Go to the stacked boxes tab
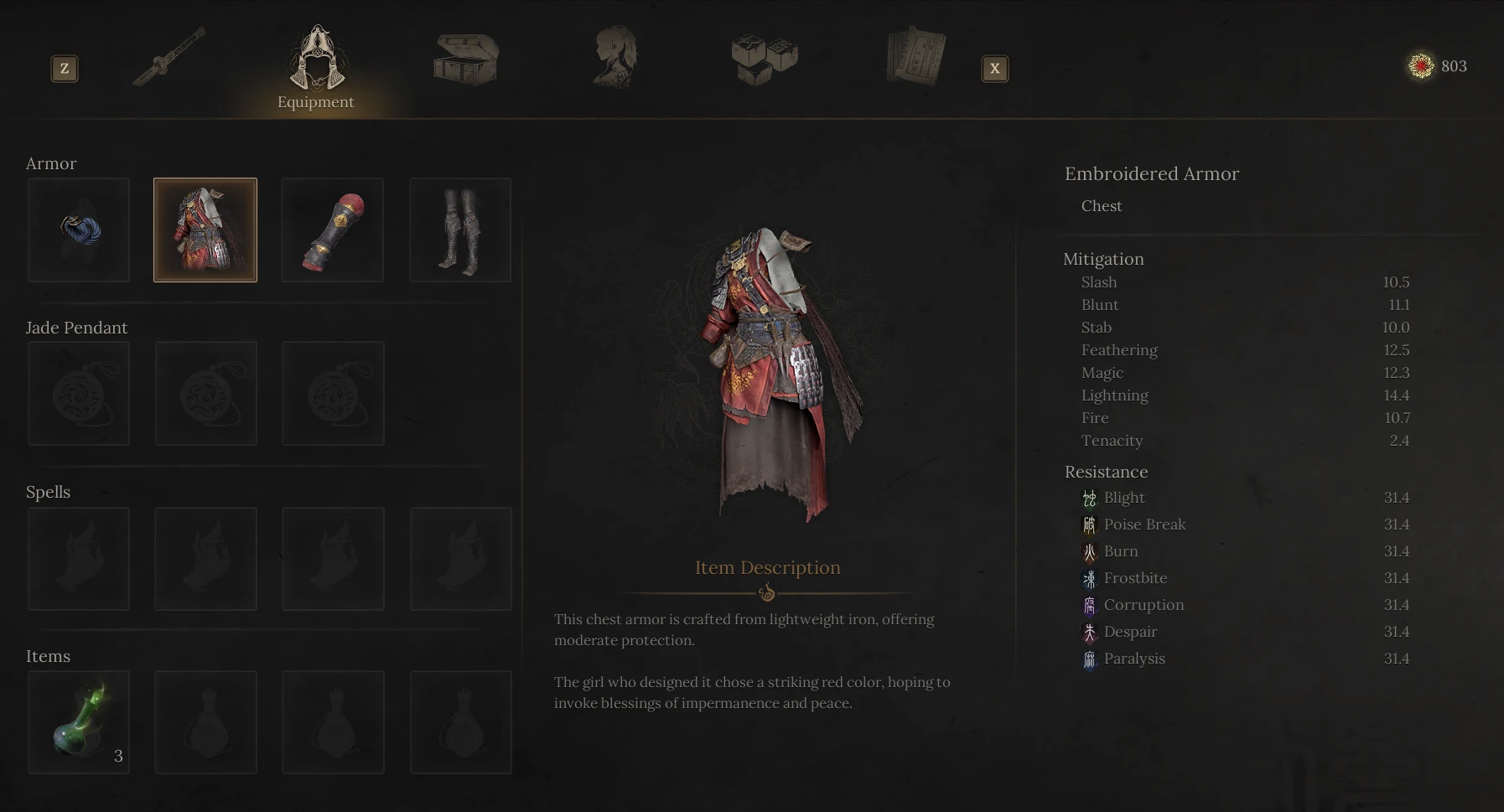The image size is (1504, 812). point(764,59)
